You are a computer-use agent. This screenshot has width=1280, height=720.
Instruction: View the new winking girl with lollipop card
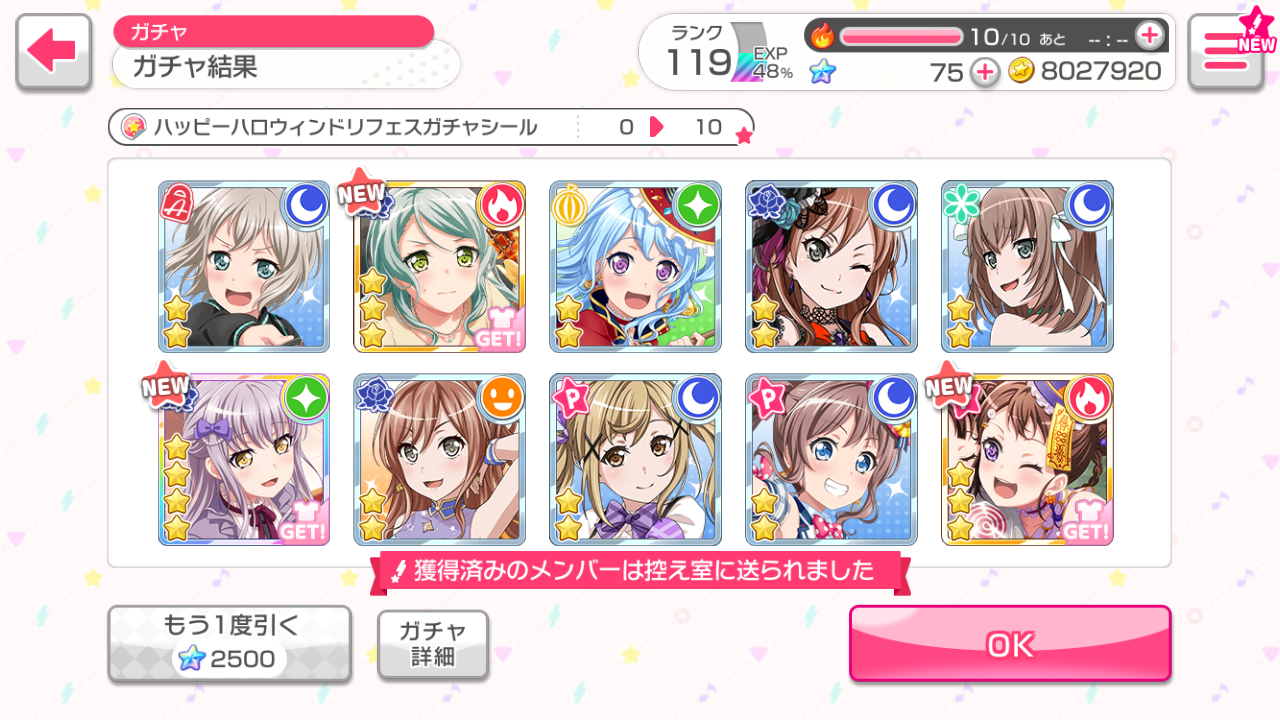(1027, 459)
